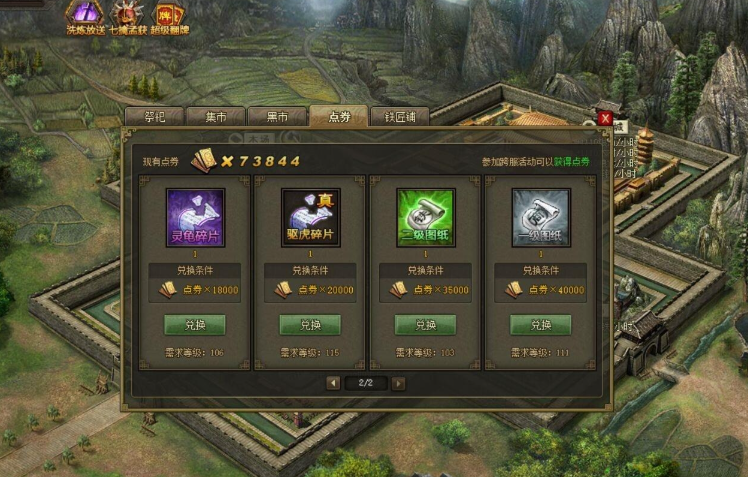Viewport: 748px width, 477px height.
Task: Redeem the 二级图纸 for 35000 coupons
Action: pyautogui.click(x=425, y=325)
